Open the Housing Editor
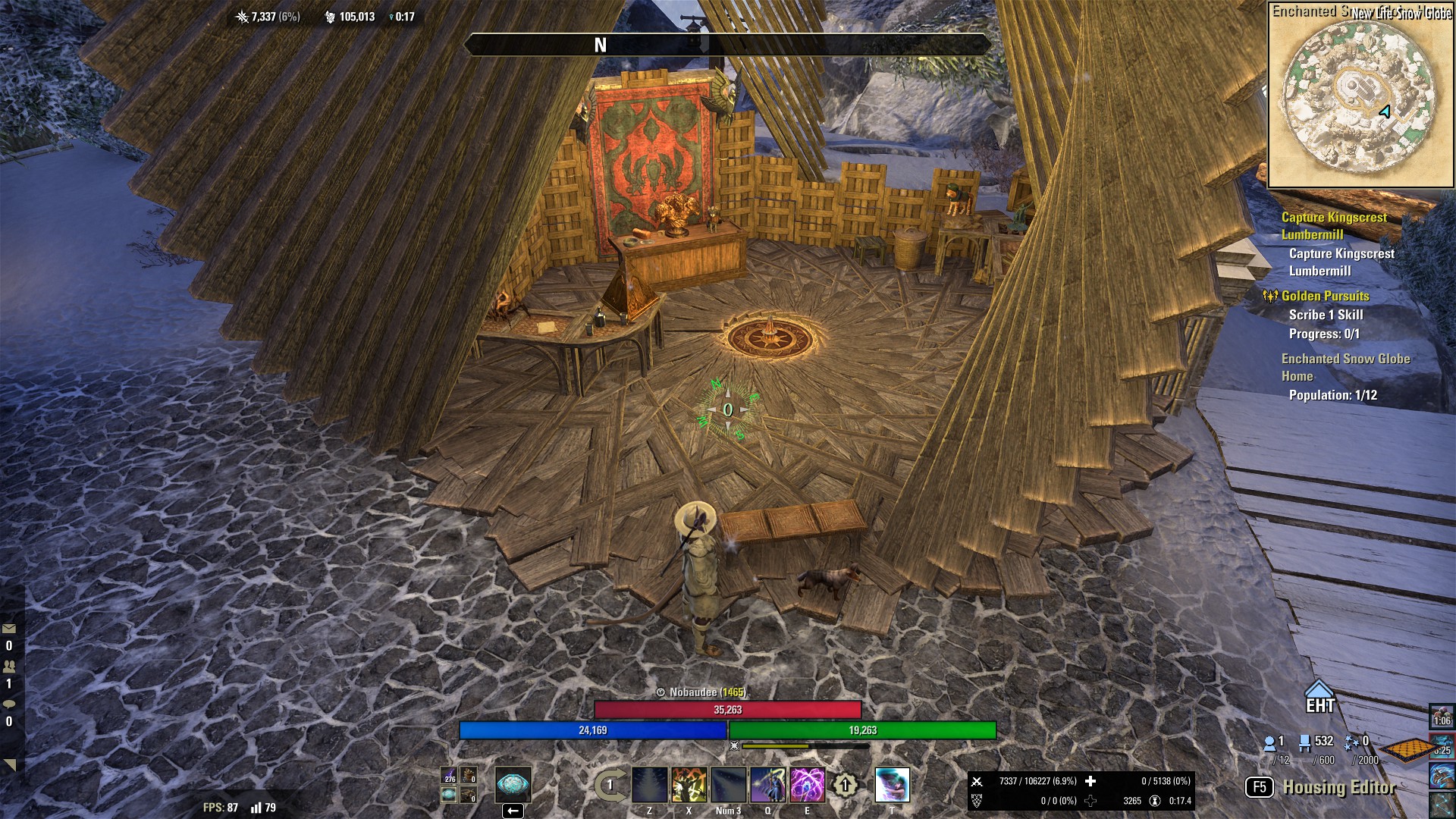This screenshot has width=1456, height=819. tap(1338, 787)
